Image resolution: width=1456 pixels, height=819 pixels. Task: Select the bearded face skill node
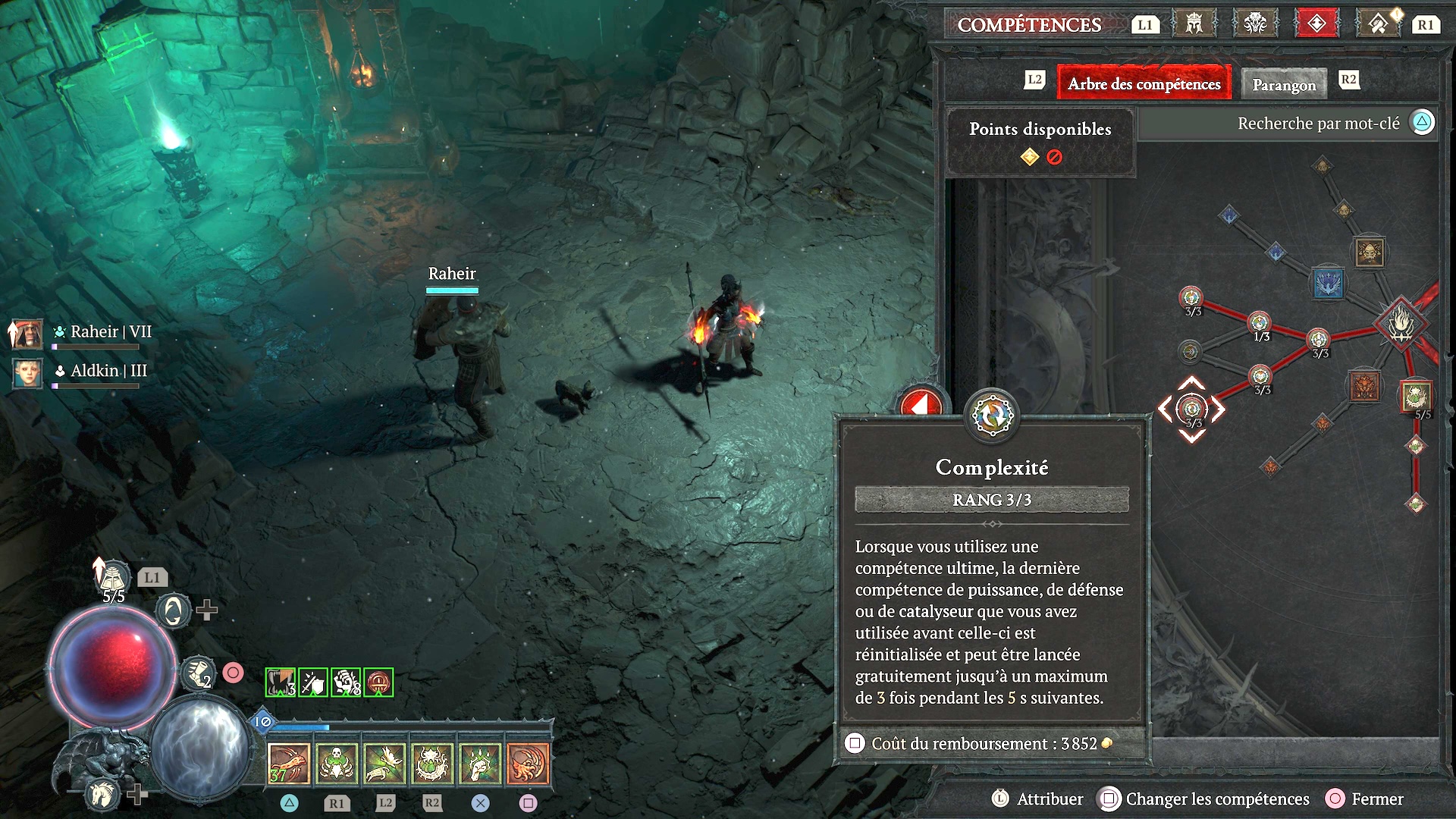[x=1370, y=253]
